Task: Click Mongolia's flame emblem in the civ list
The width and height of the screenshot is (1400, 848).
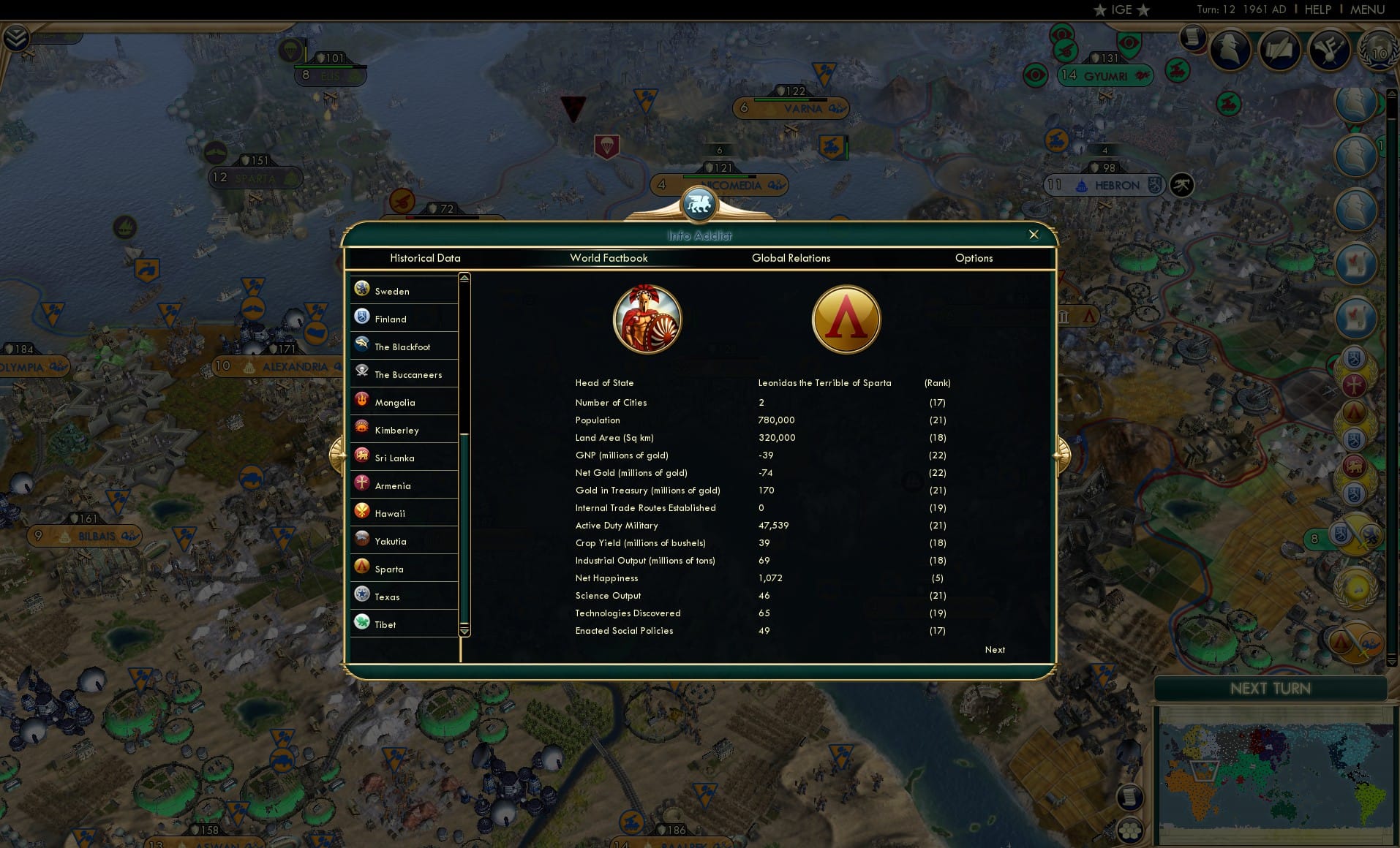Action: pos(362,401)
